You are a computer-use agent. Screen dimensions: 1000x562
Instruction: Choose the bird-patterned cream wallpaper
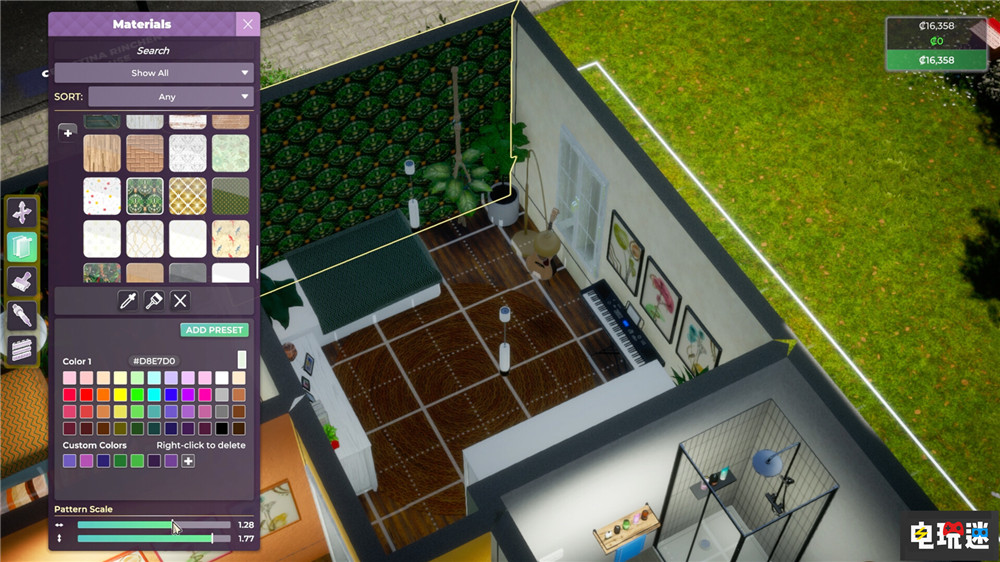(x=231, y=239)
